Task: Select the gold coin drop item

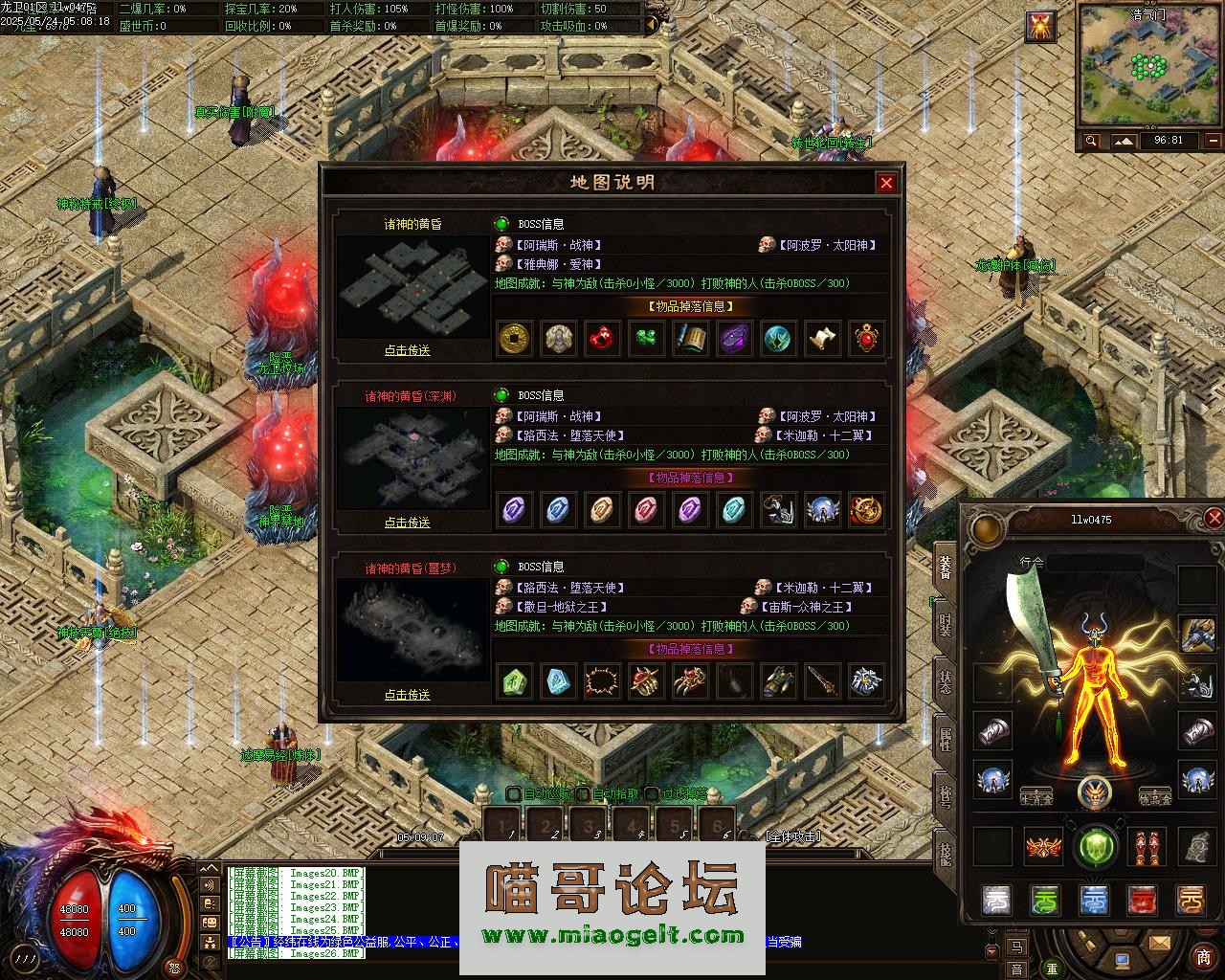Action: pyautogui.click(x=515, y=338)
